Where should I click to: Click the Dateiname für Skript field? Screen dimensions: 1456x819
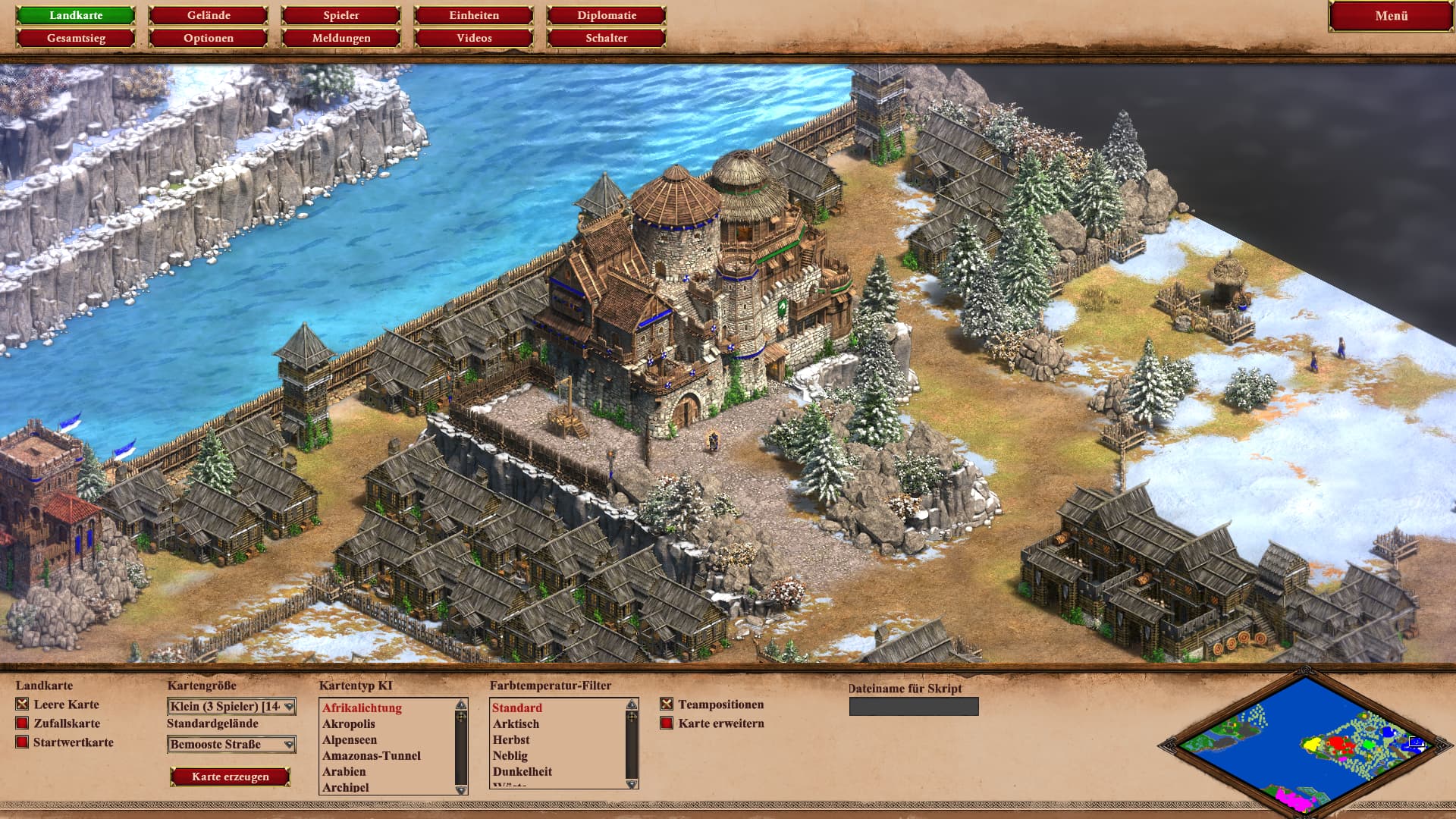click(x=914, y=707)
